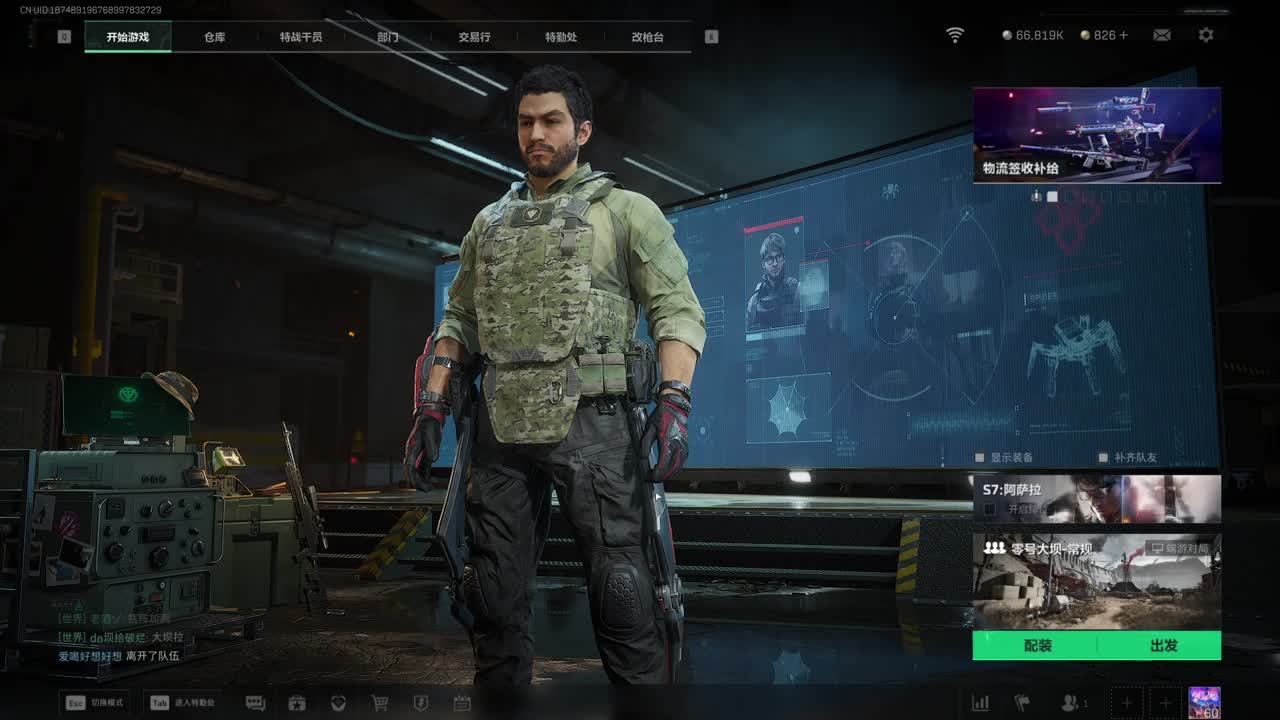Click the 物流签收补给 promo banner

(1096, 135)
